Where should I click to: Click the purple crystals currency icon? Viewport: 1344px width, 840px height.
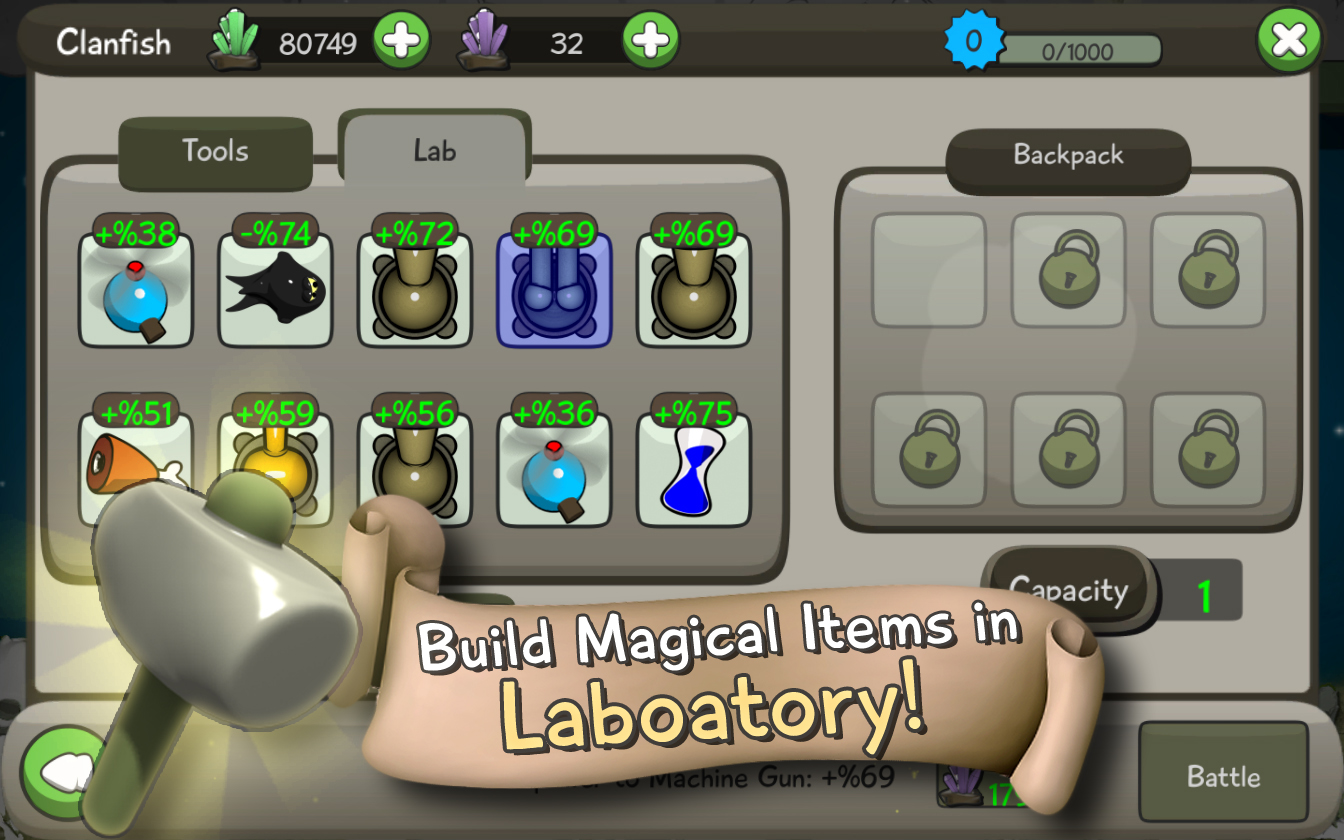click(486, 40)
